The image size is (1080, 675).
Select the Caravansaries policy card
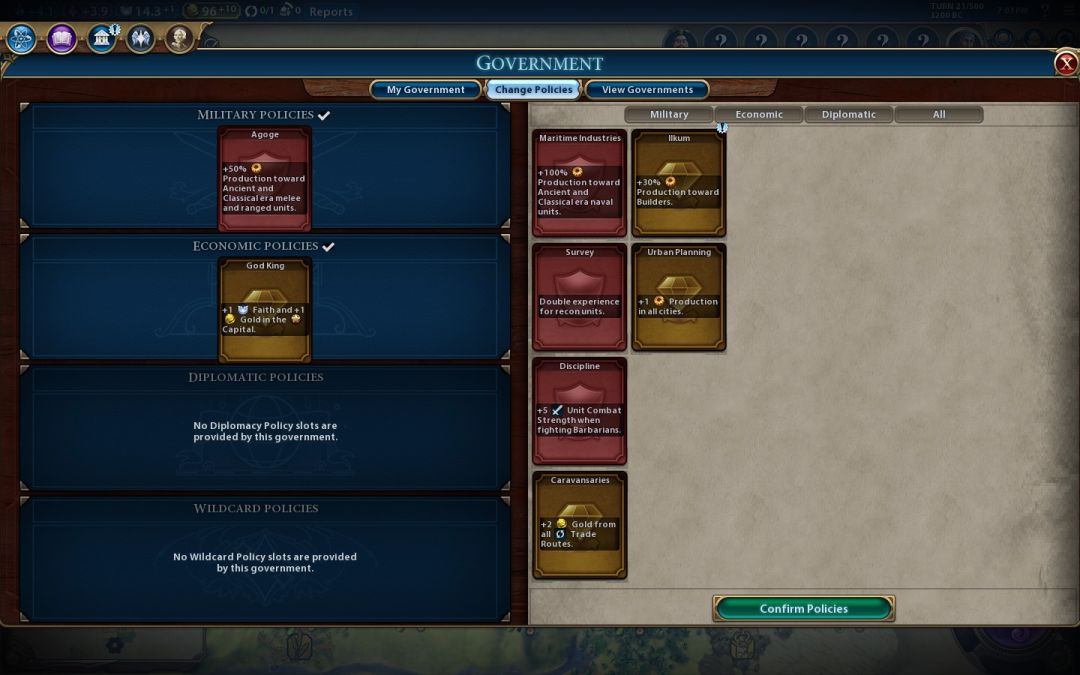click(x=579, y=525)
